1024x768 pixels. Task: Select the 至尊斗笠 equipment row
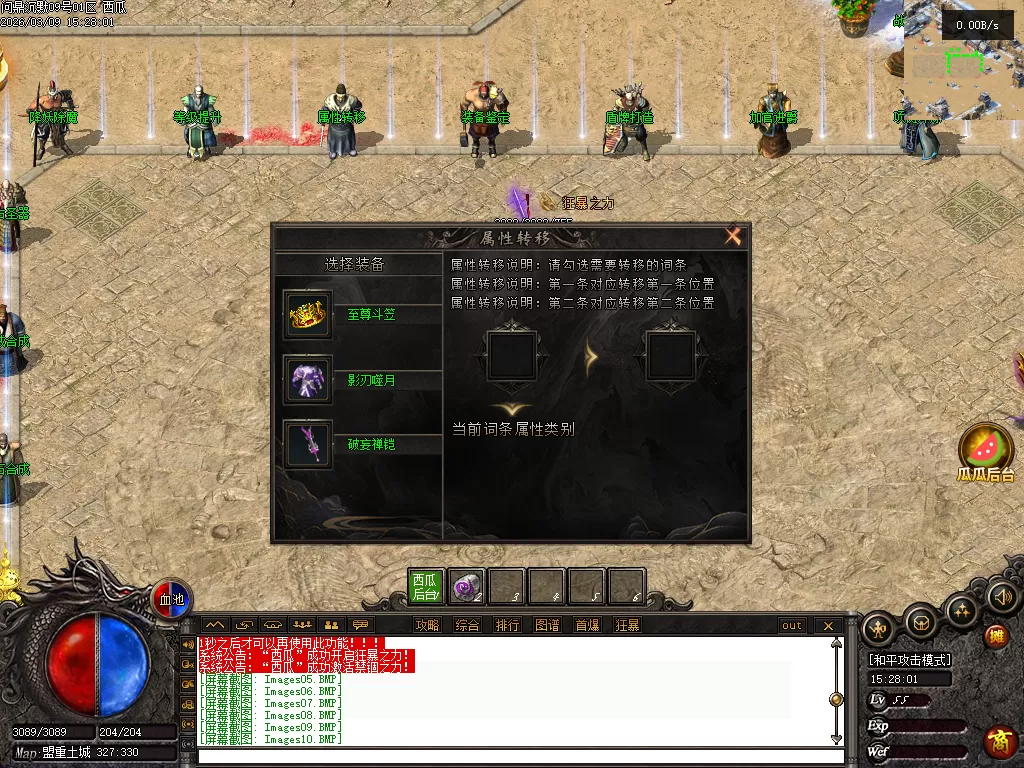(360, 315)
